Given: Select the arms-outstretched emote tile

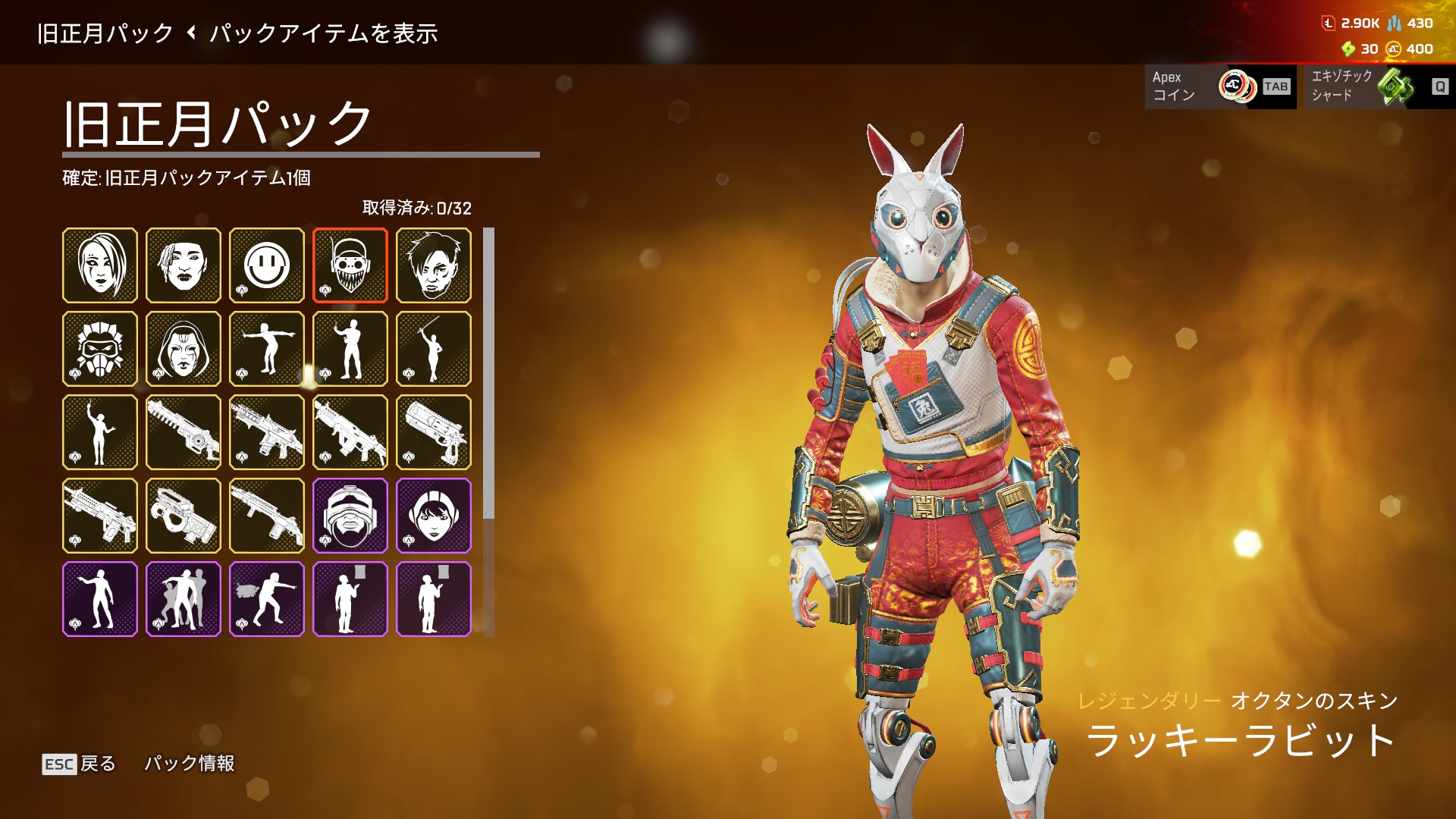Looking at the screenshot, I should pyautogui.click(x=267, y=349).
